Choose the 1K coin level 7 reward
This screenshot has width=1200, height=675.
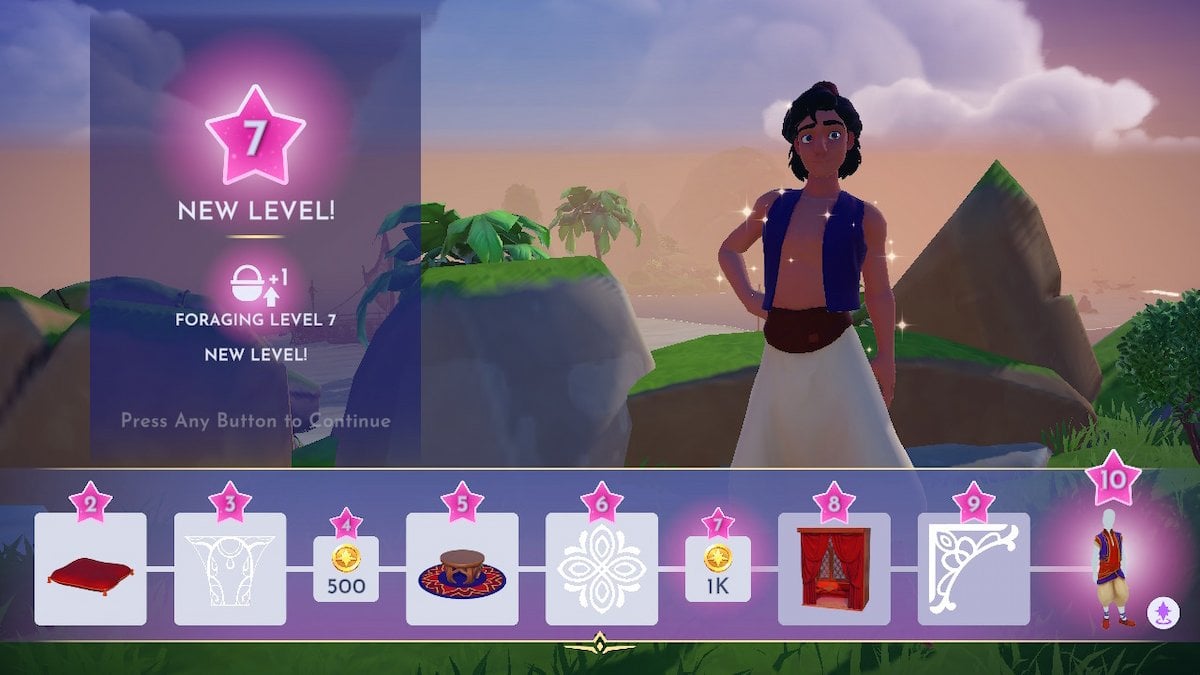pos(717,570)
